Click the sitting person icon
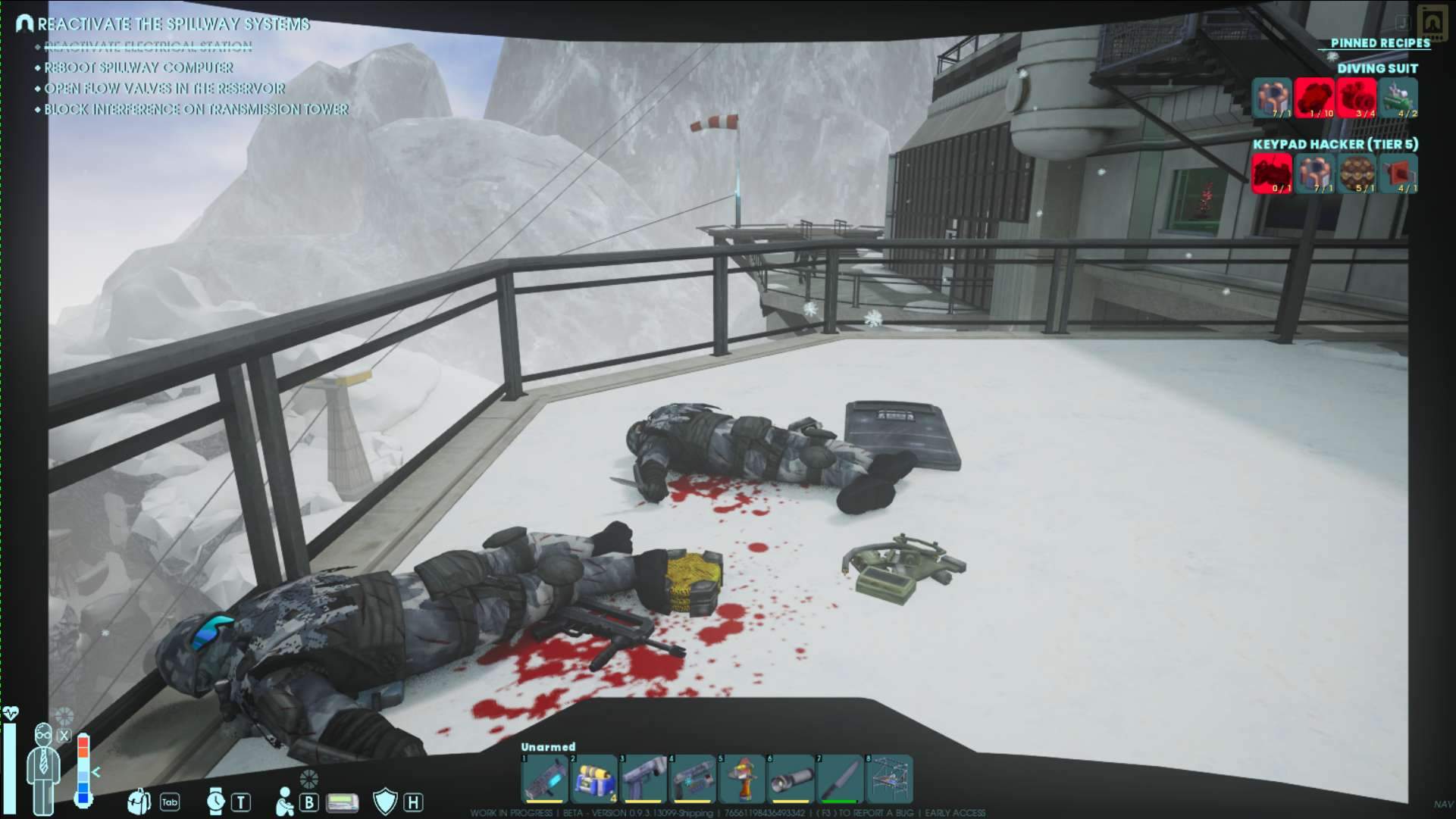The height and width of the screenshot is (819, 1456). (x=285, y=802)
